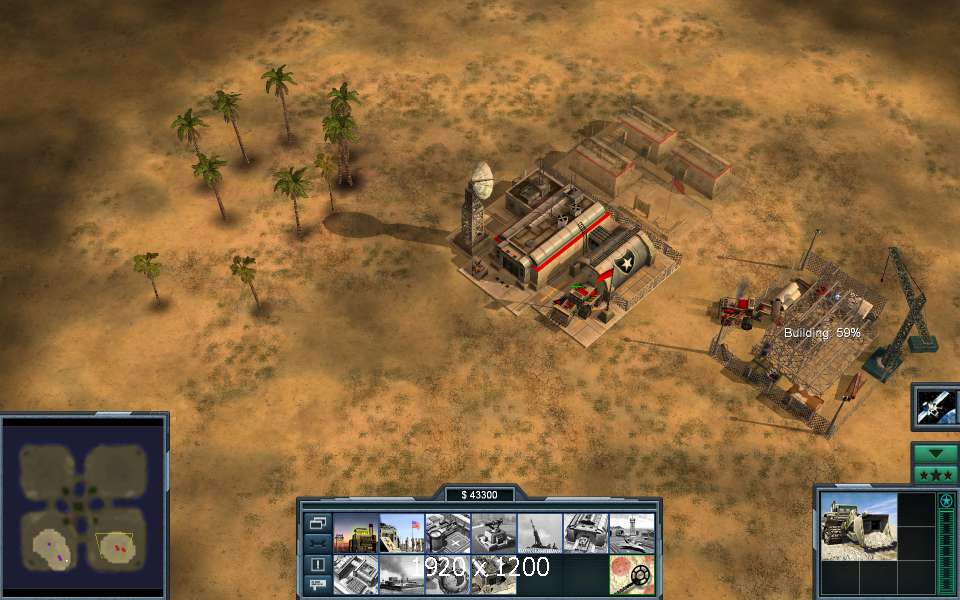The width and height of the screenshot is (960, 600).
Task: Select the city-skyline build icon at row start
Action: 356,533
